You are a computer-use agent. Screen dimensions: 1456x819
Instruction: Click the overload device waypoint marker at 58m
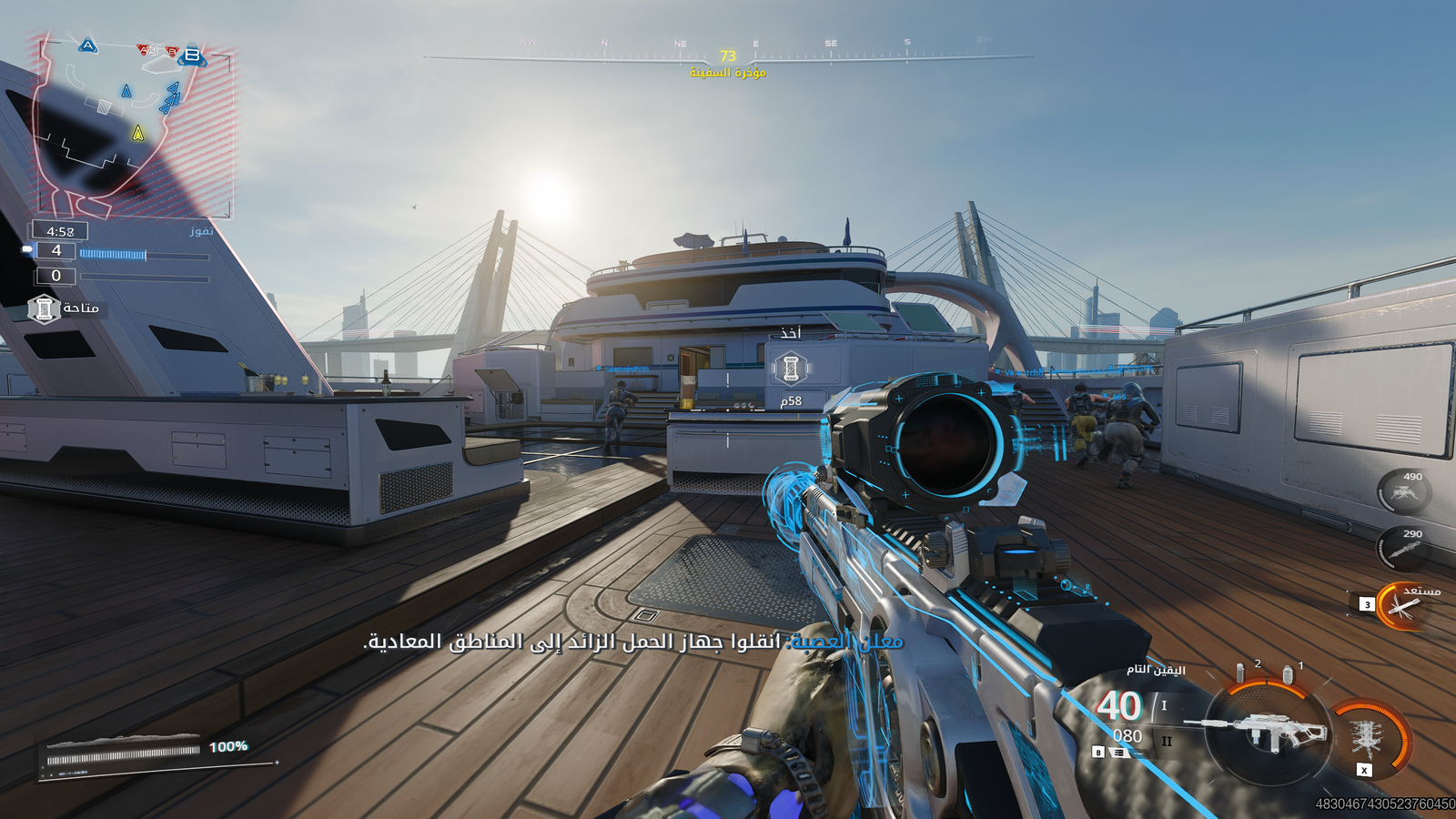pos(791,369)
